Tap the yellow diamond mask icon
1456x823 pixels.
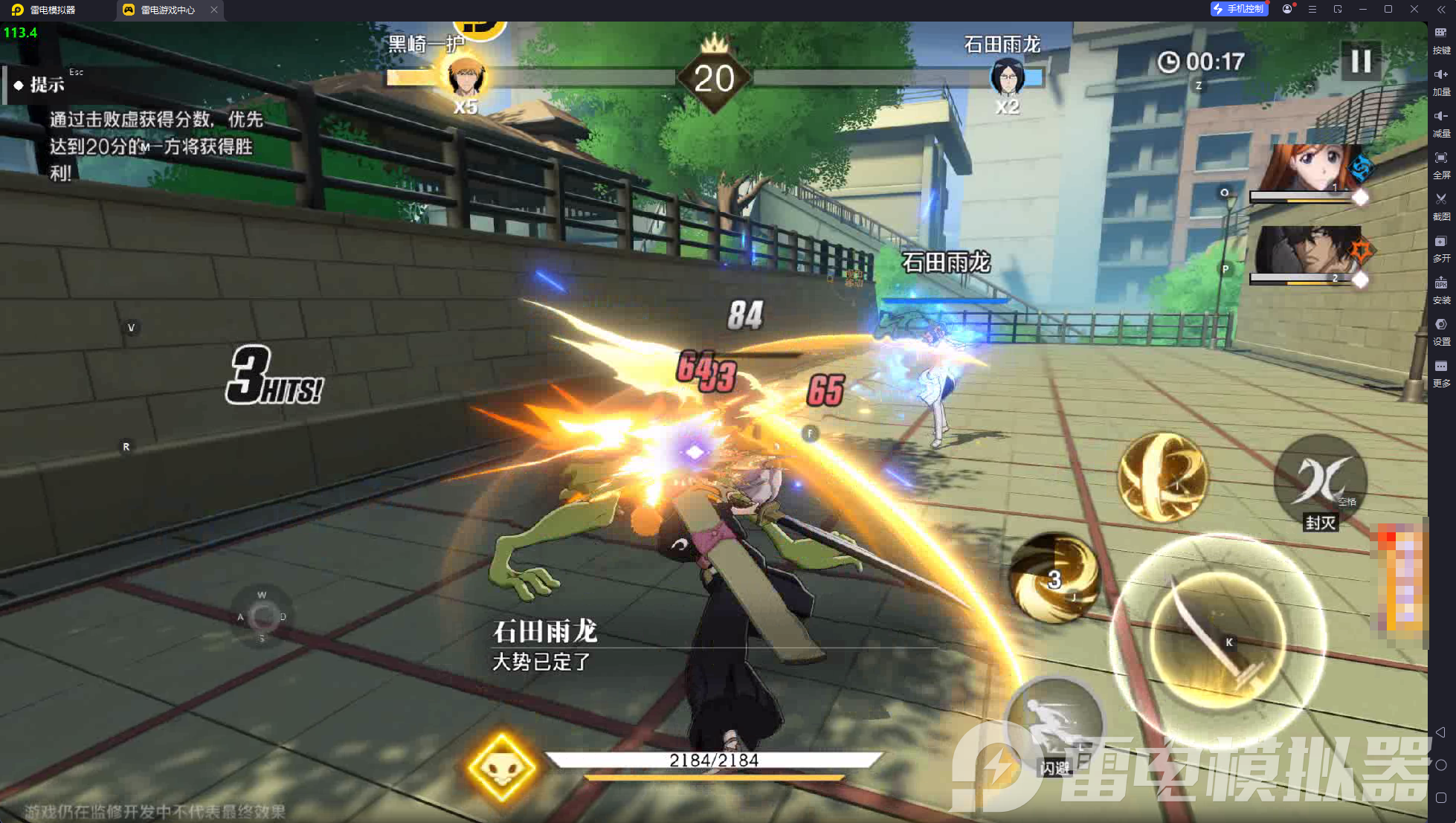pos(502,768)
